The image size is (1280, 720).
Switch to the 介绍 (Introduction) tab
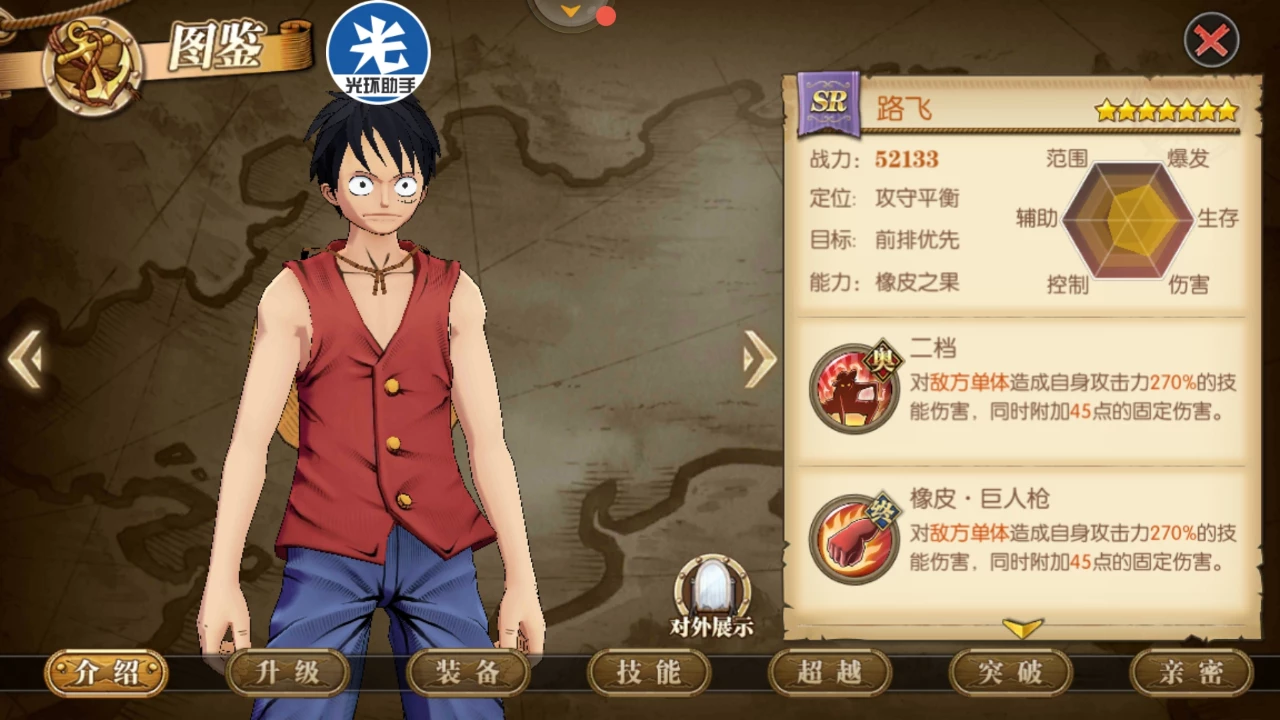tap(106, 673)
